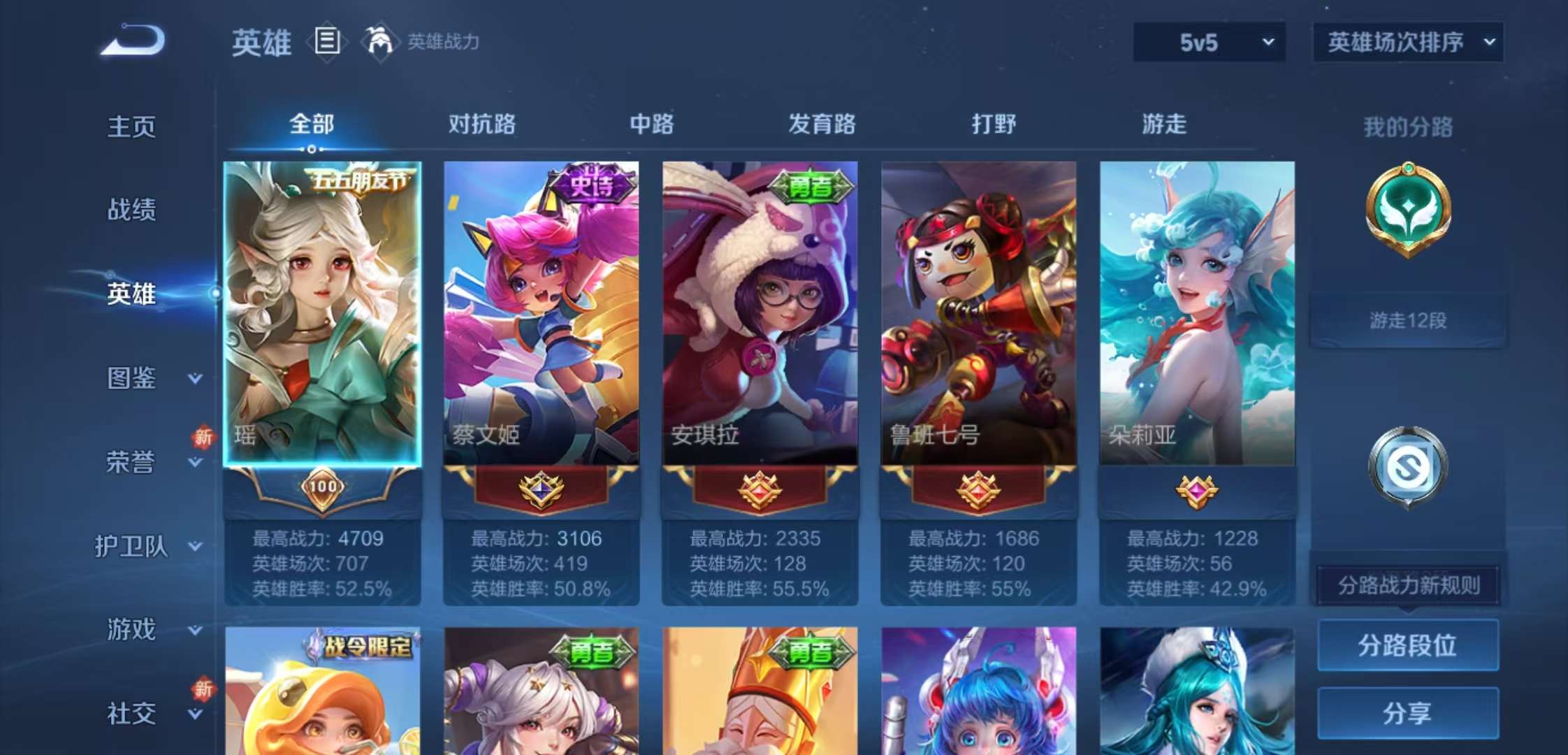View the 朵莉亚 hero card

click(x=1197, y=313)
